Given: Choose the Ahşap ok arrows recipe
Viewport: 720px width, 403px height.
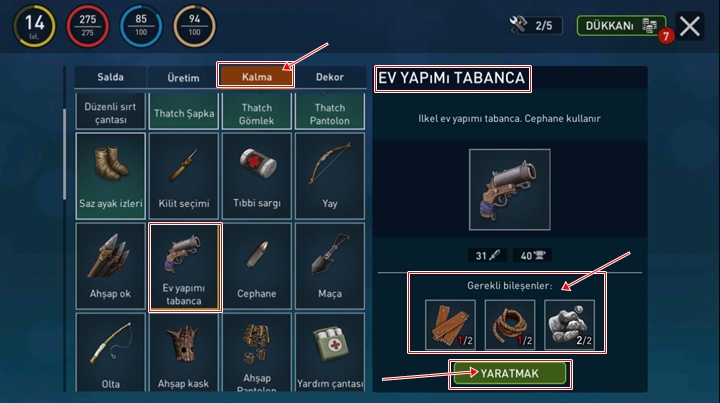Looking at the screenshot, I should tap(111, 265).
